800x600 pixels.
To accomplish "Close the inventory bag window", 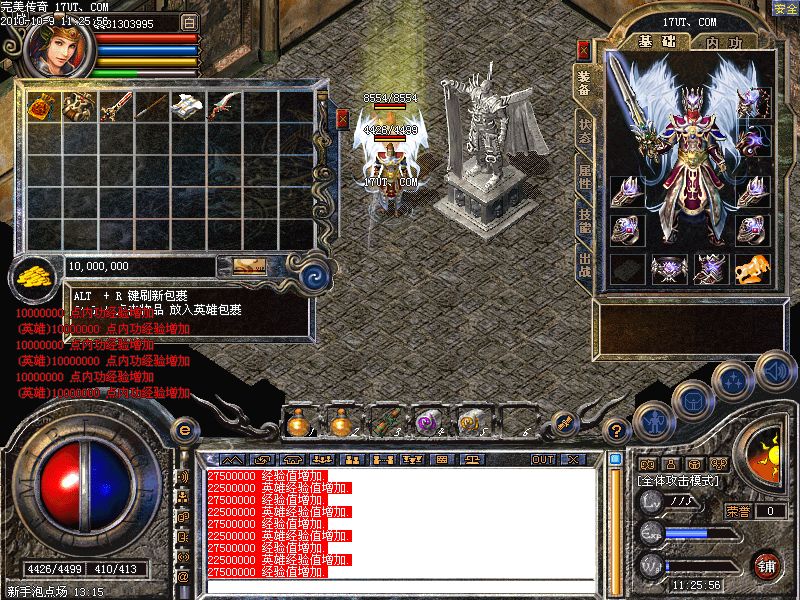I will coord(342,118).
